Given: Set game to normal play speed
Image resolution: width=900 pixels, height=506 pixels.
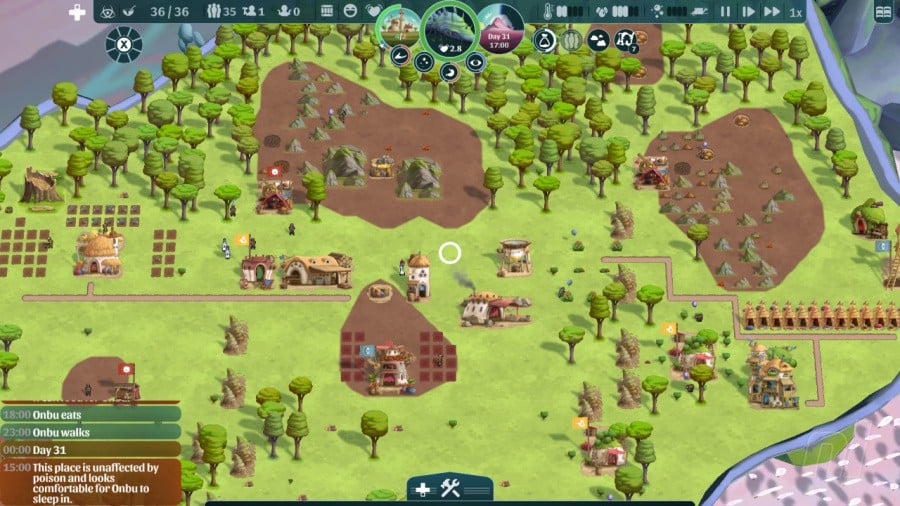Looking at the screenshot, I should click(x=748, y=12).
